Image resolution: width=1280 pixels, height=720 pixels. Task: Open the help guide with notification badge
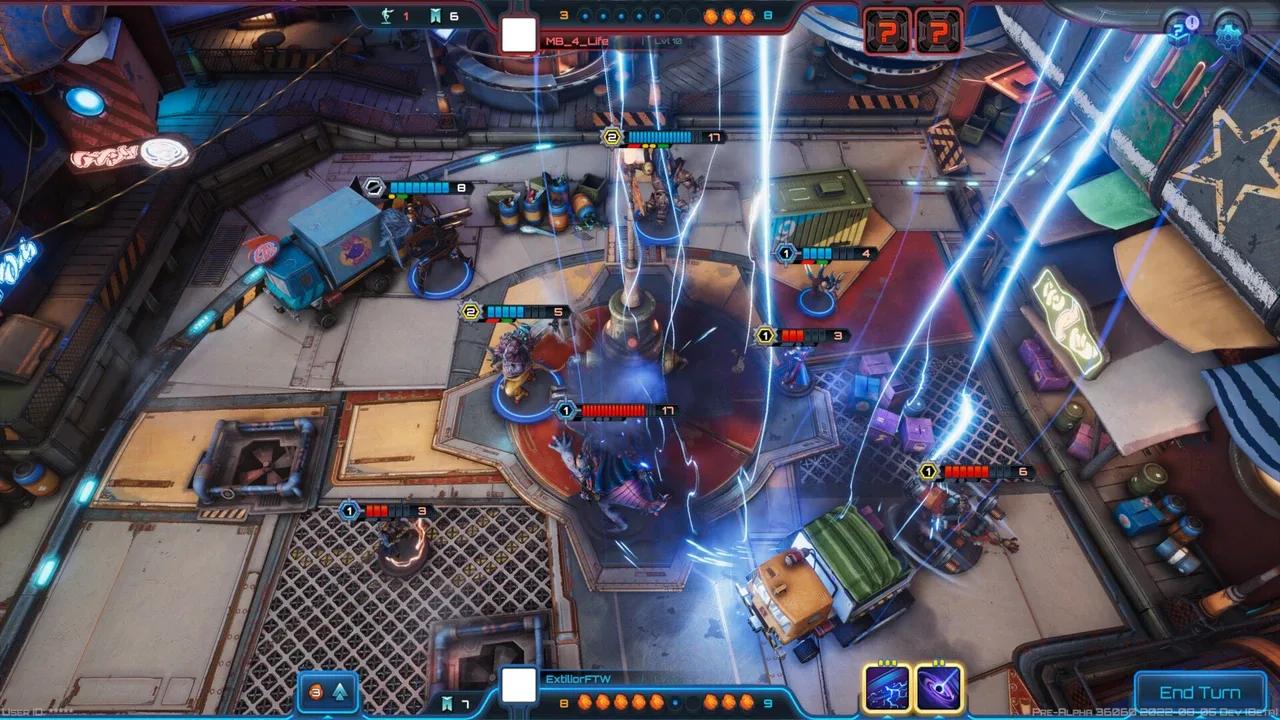[1180, 29]
